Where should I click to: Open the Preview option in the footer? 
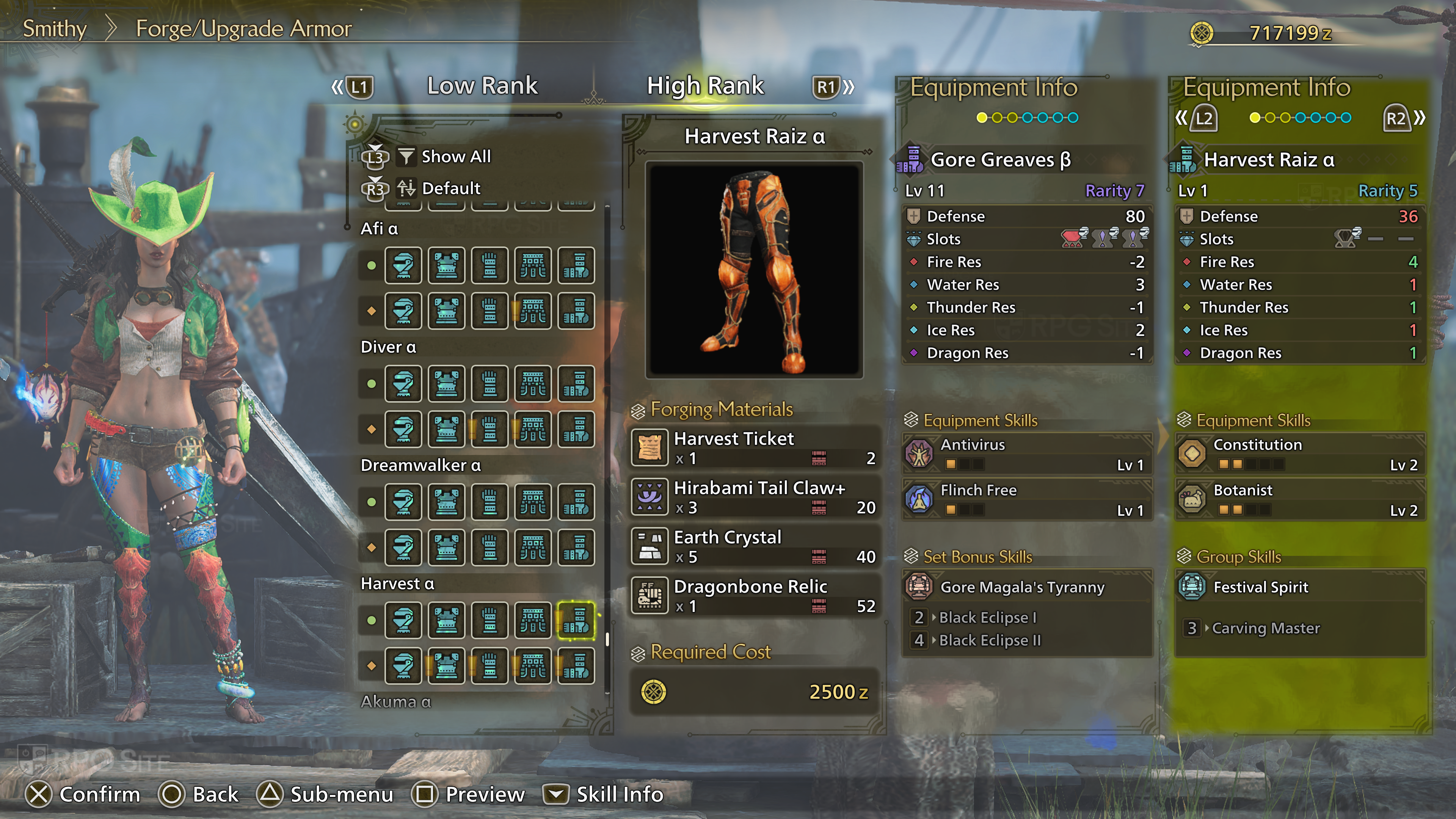point(470,794)
